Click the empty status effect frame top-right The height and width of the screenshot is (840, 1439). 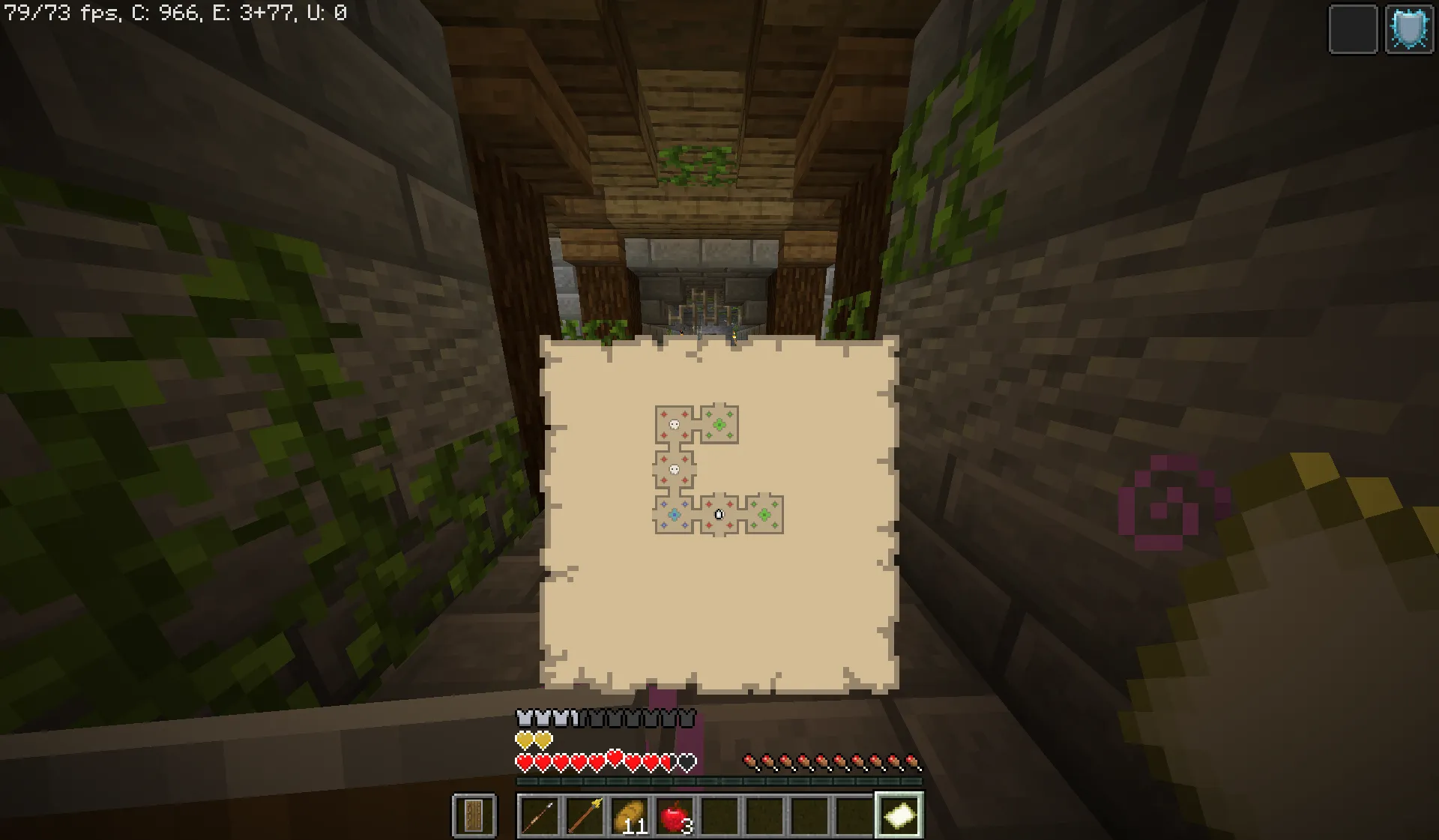(1353, 30)
